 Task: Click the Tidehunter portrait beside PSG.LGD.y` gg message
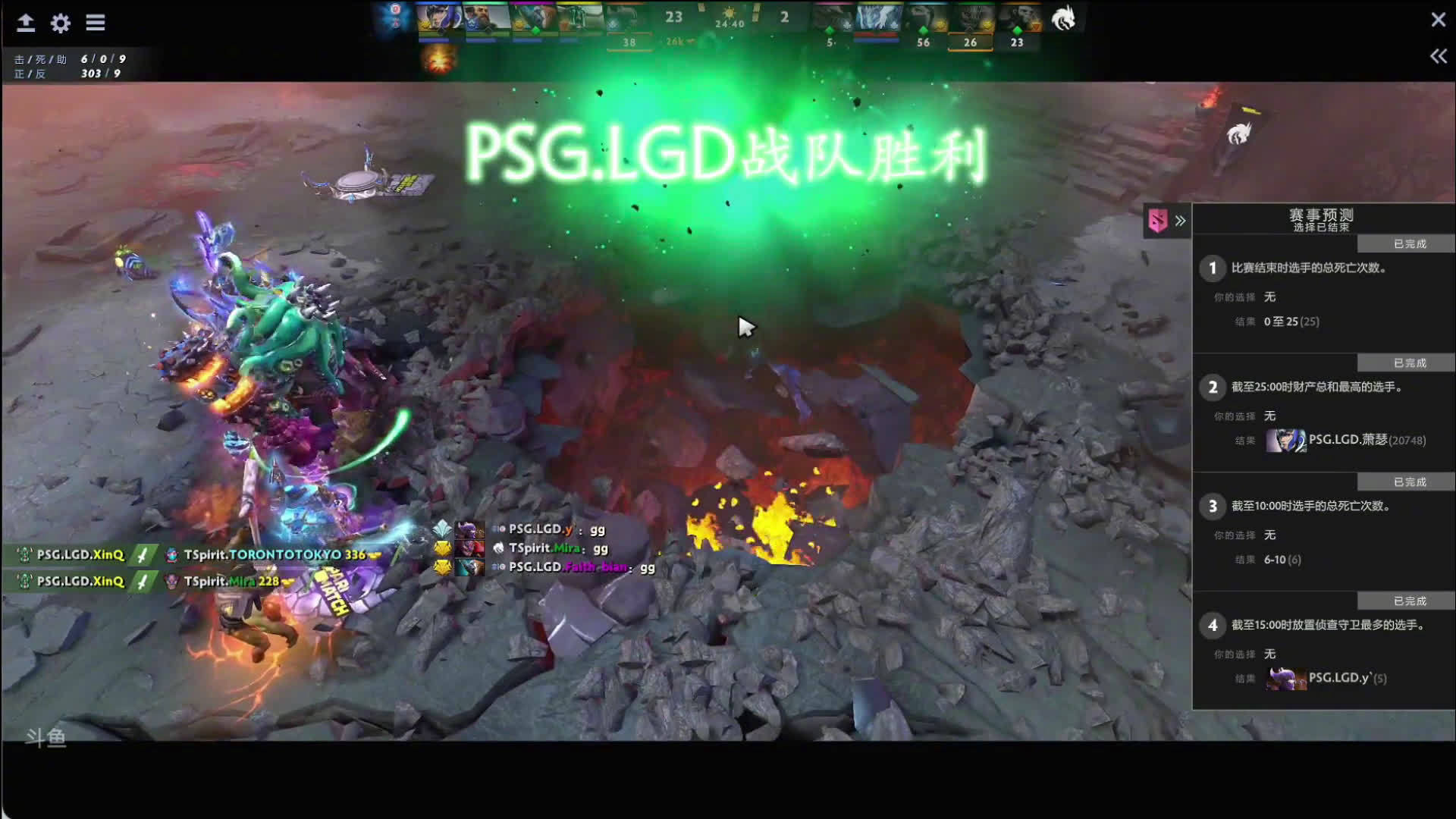(x=469, y=529)
